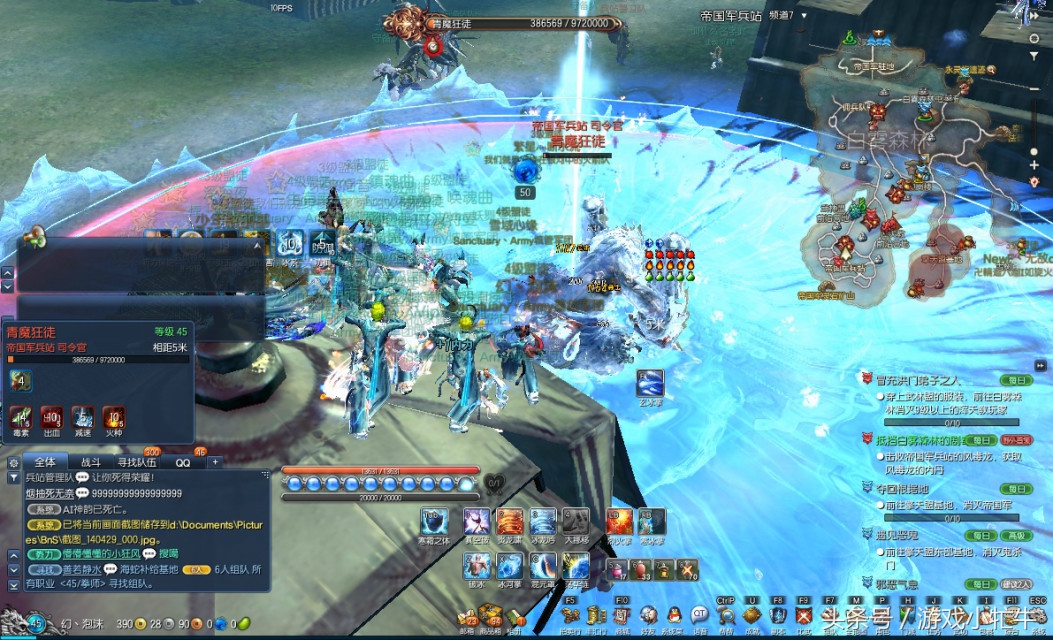Viewport: 1053px width, 640px height.
Task: Click the 毒雾 debuff icon on target frame
Action: 20,417
